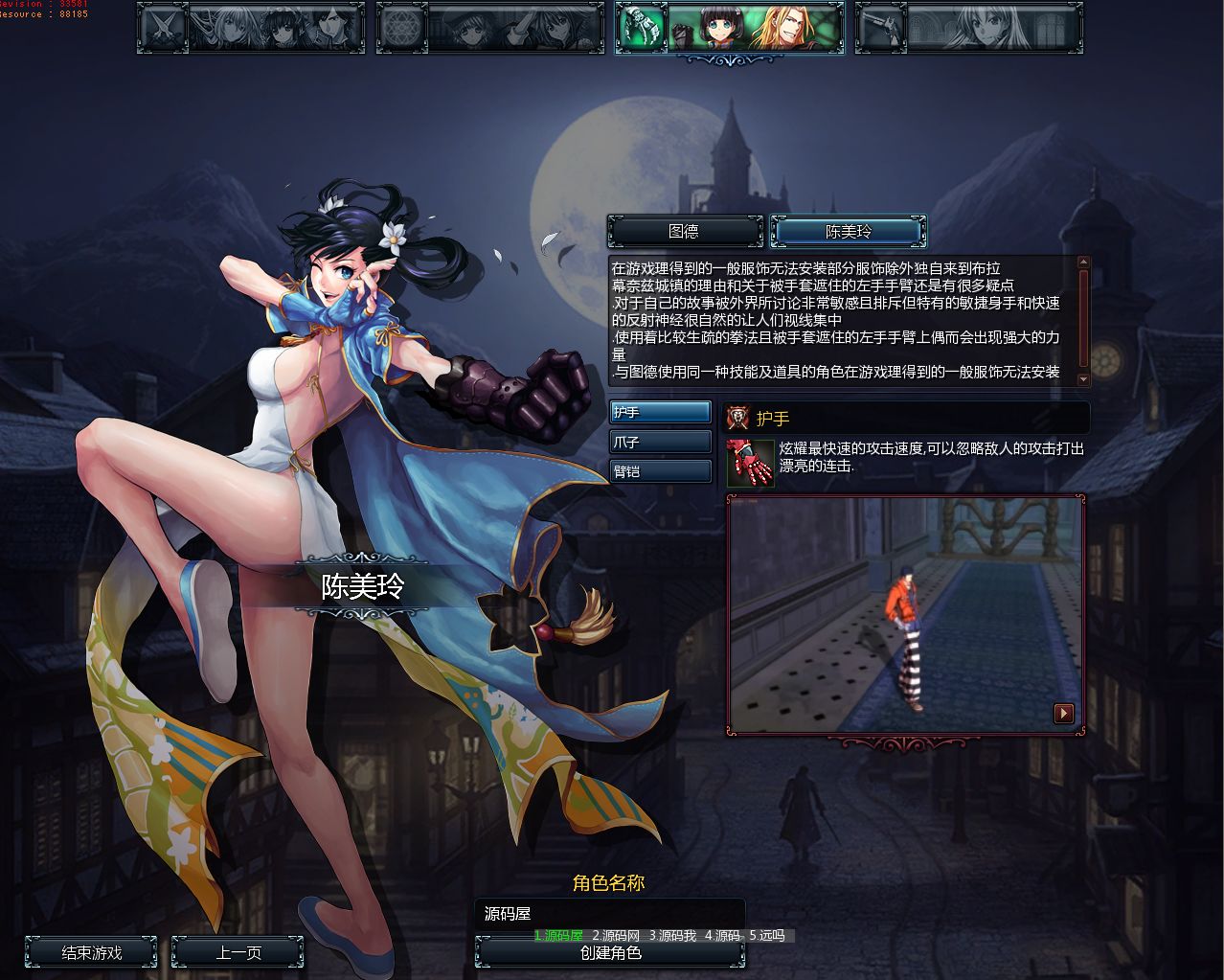Click the 创建角色 create character button

pos(610,954)
